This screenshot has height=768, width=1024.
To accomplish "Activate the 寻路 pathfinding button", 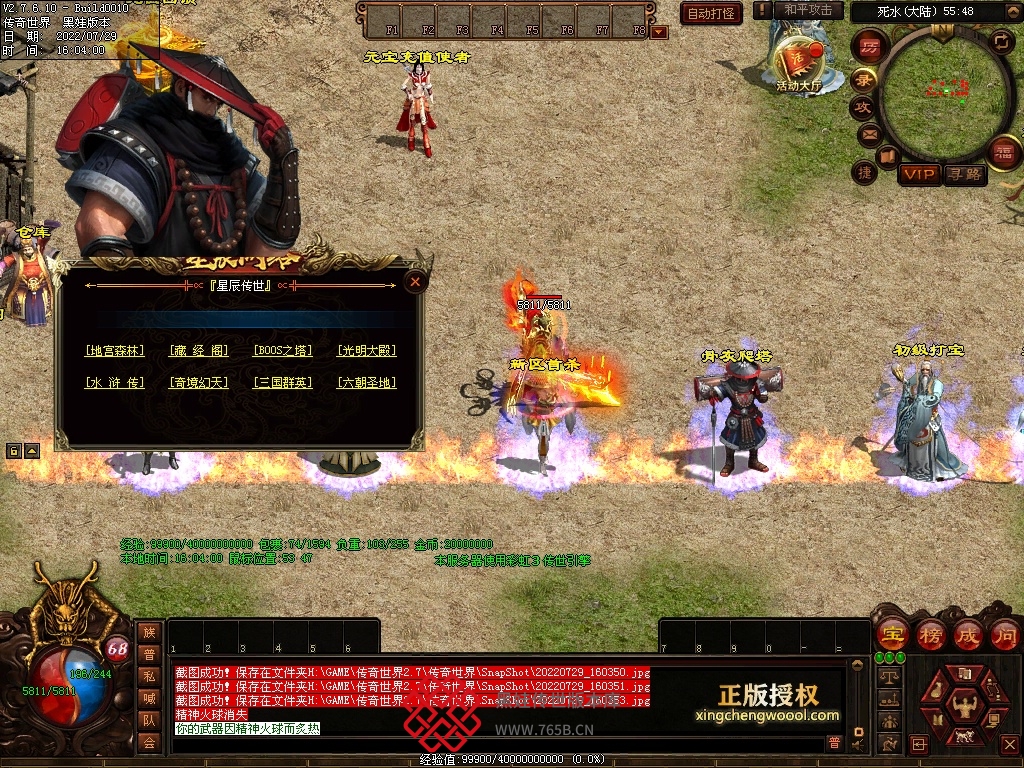I will (x=965, y=175).
